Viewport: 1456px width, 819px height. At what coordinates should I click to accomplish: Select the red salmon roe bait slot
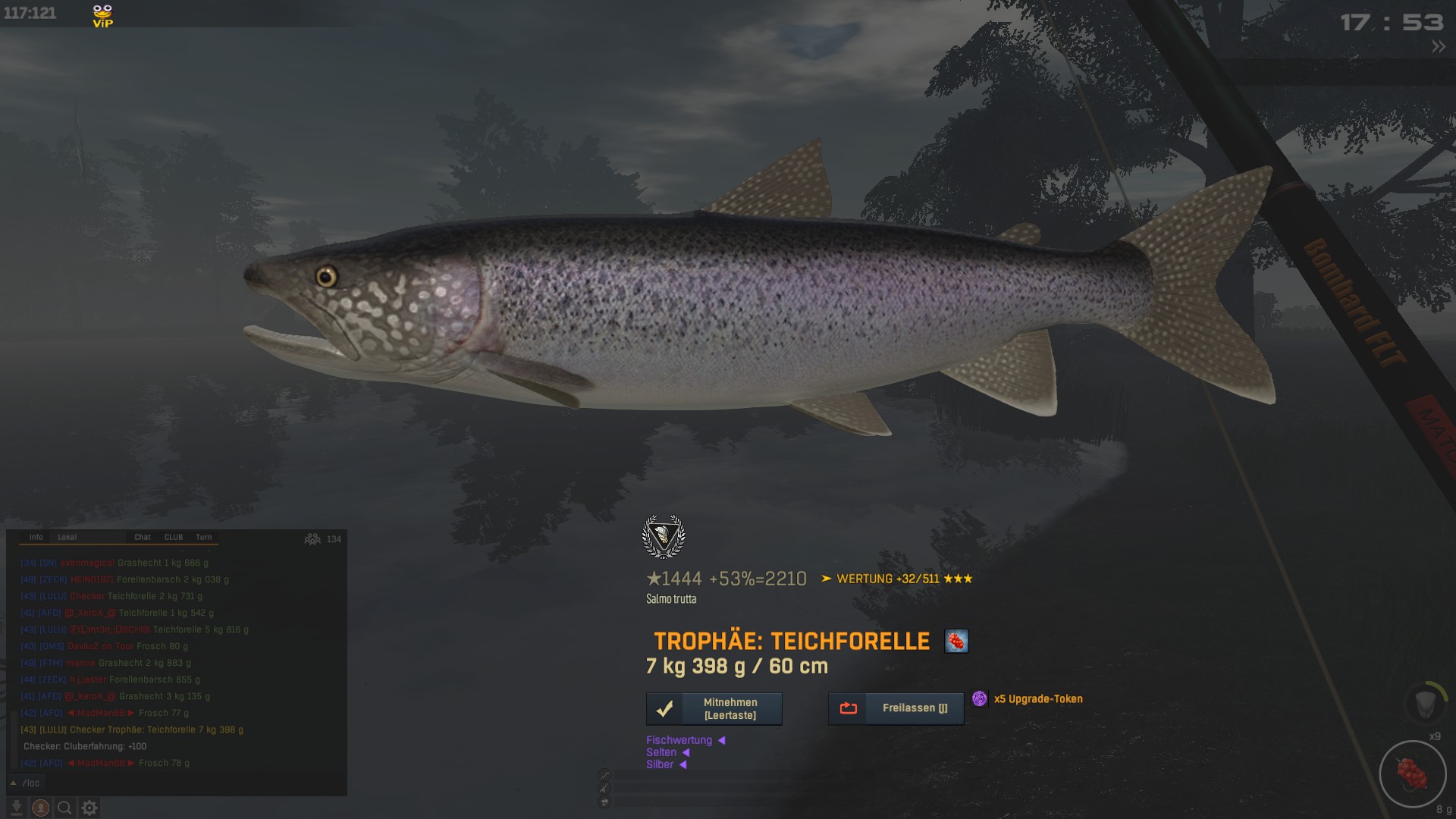click(1412, 774)
